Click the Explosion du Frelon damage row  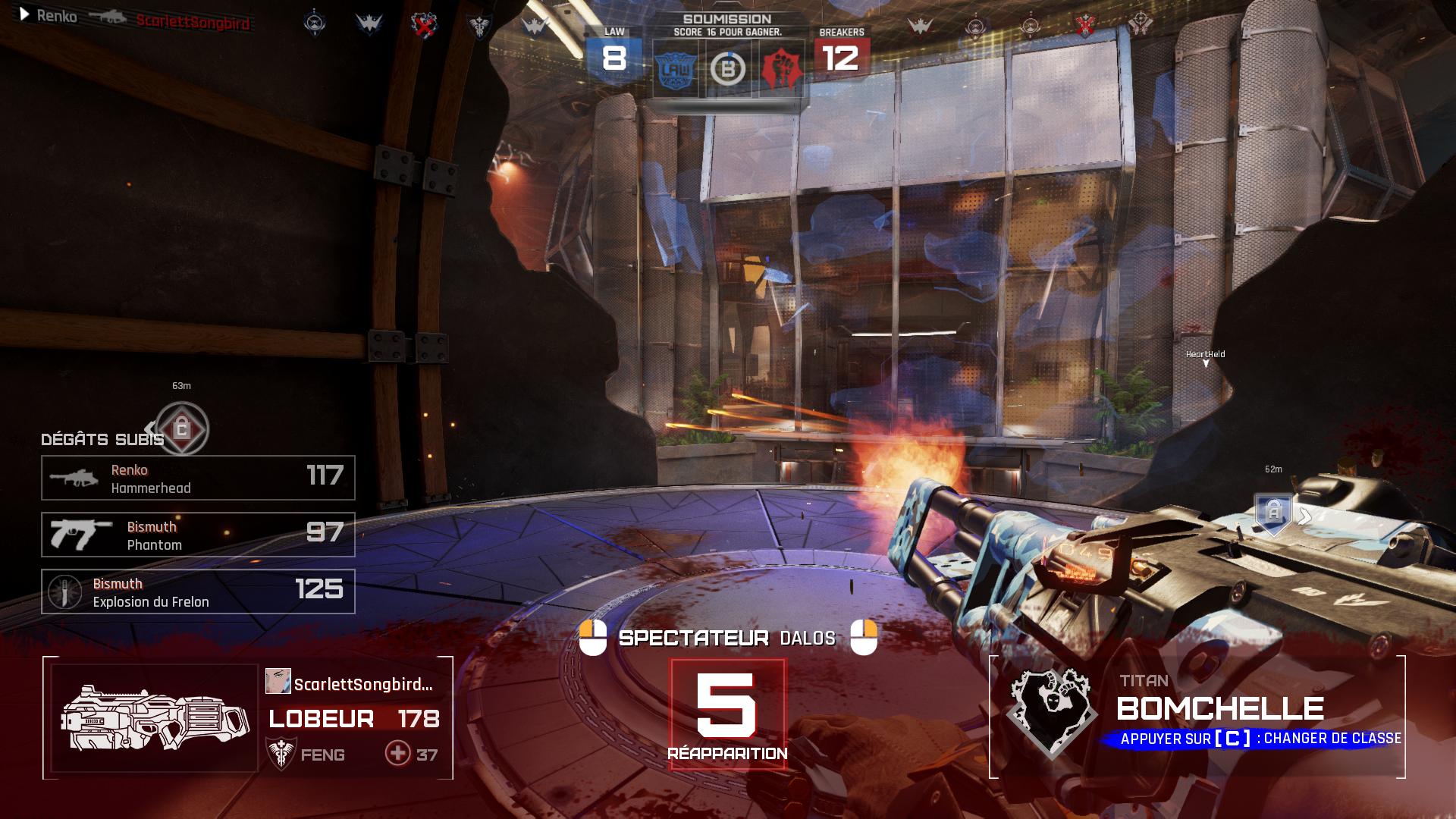coord(198,591)
